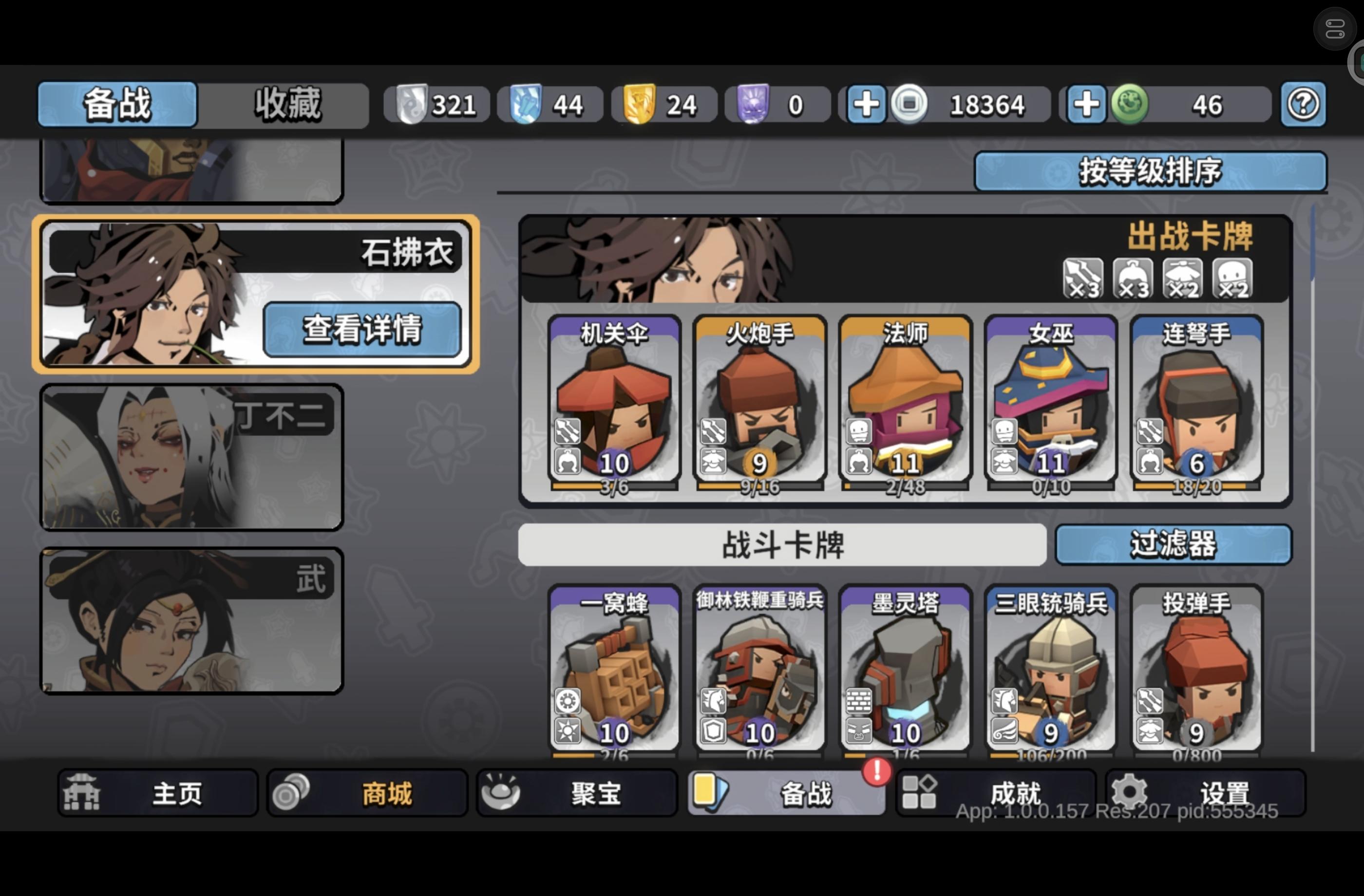Toggle 按等级排序 sorting

point(1150,170)
